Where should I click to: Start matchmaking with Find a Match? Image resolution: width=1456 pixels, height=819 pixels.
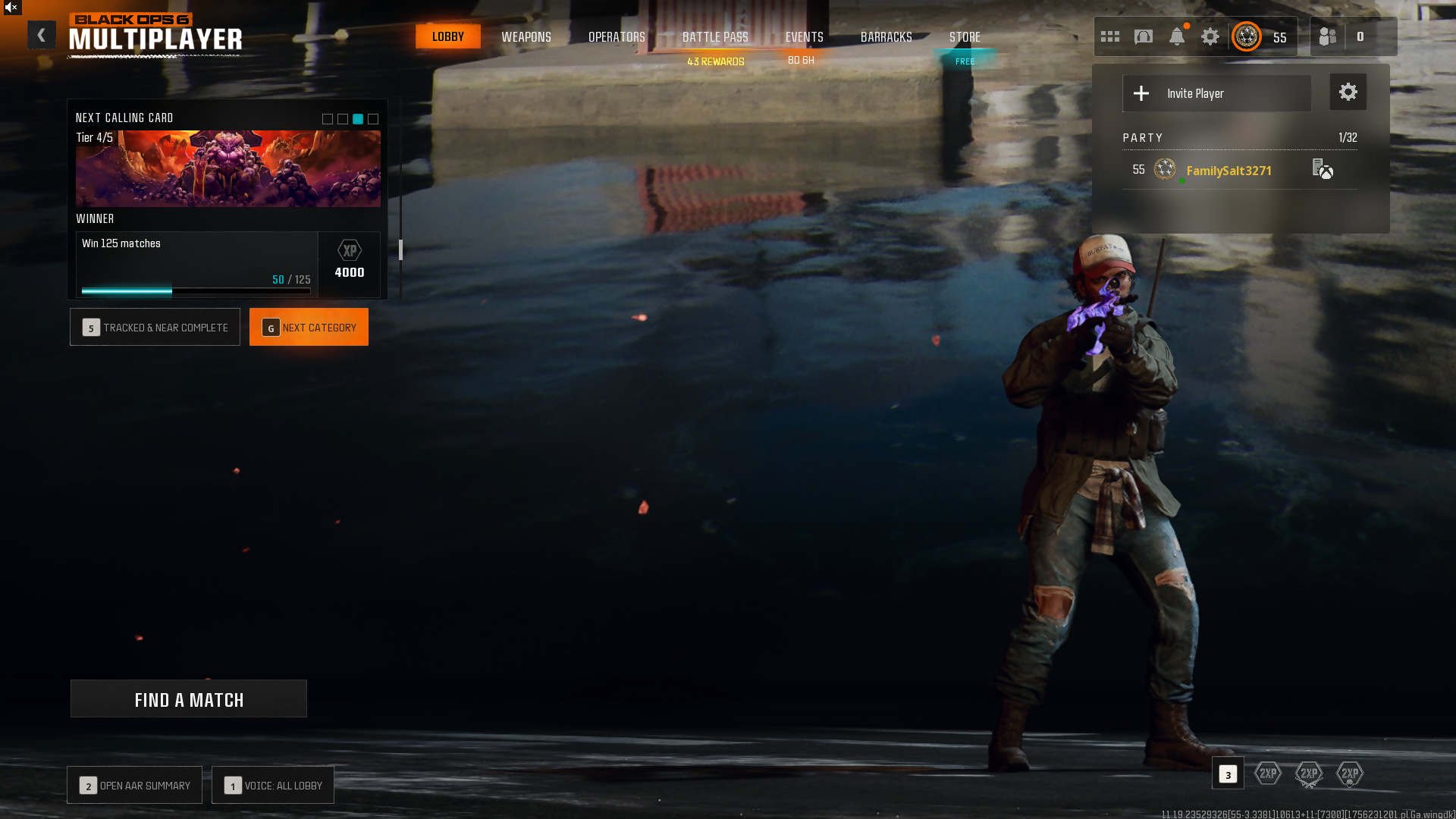coord(189,699)
